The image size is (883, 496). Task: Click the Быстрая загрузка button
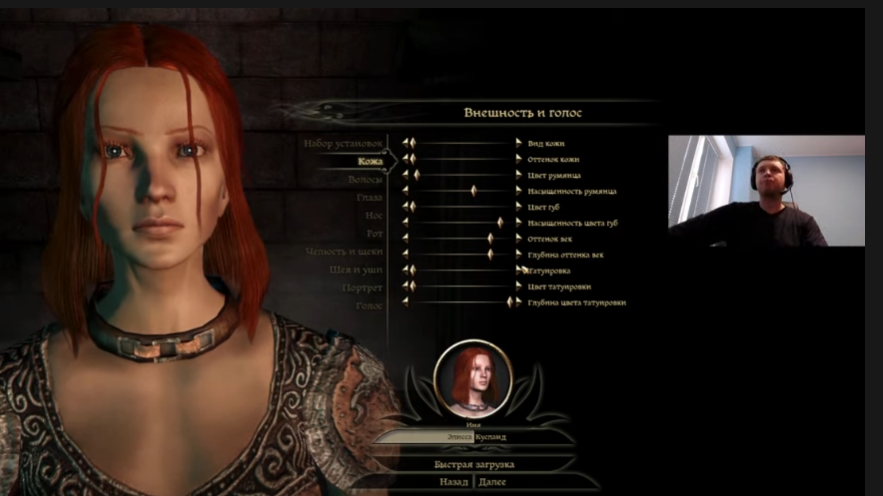(x=474, y=465)
